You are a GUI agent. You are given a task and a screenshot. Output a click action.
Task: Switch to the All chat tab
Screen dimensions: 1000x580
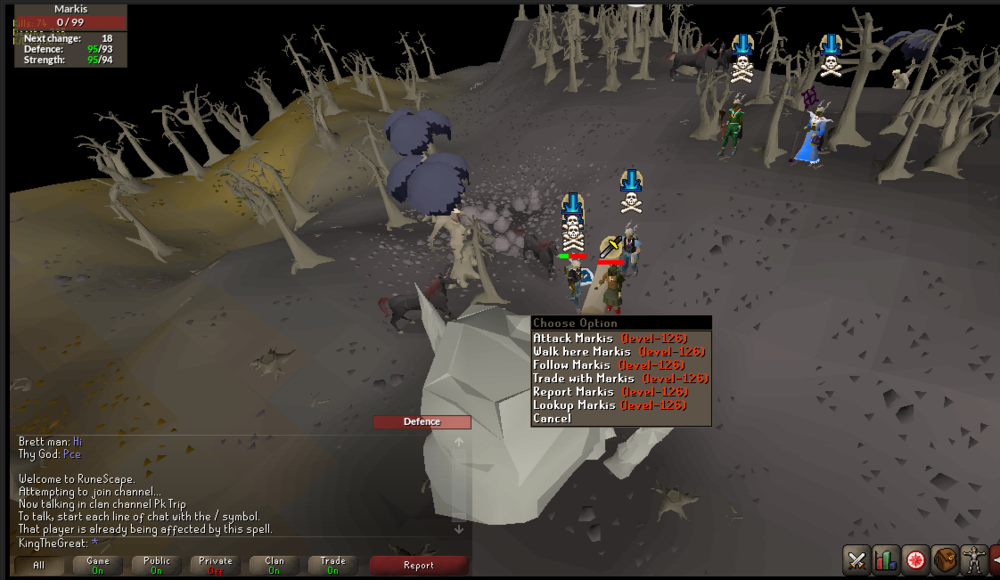click(x=39, y=565)
